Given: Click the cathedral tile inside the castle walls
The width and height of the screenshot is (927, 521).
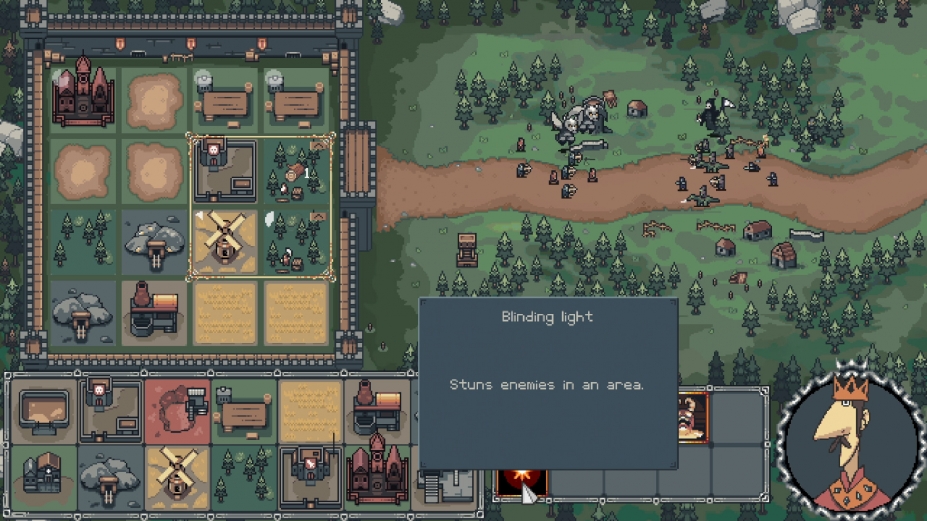Looking at the screenshot, I should point(83,97).
